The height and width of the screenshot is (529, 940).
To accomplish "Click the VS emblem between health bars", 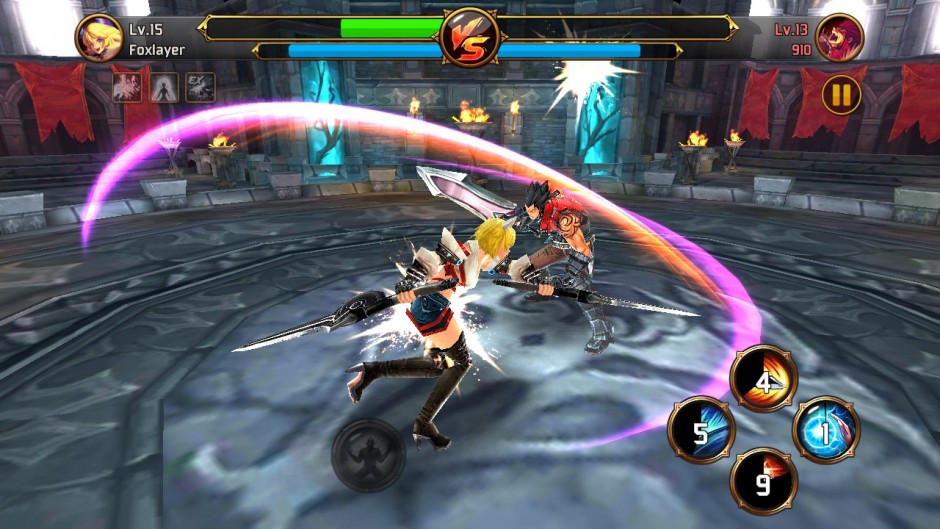I will (x=469, y=38).
